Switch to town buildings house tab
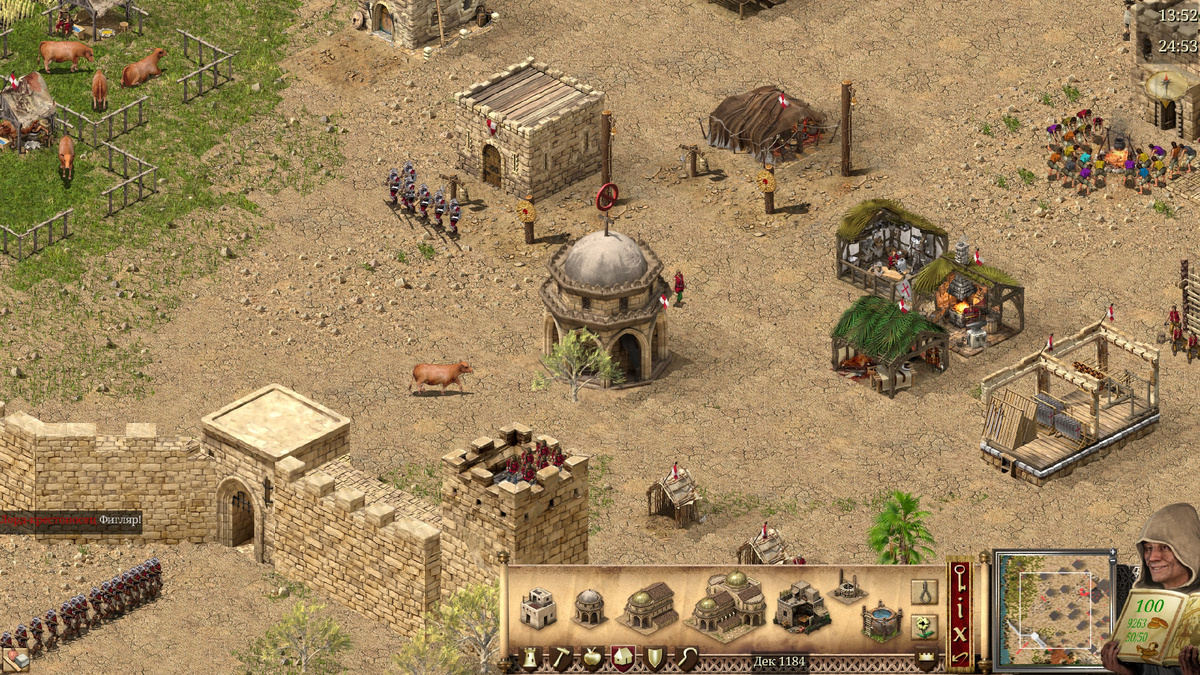This screenshot has width=1200, height=675. (x=622, y=659)
